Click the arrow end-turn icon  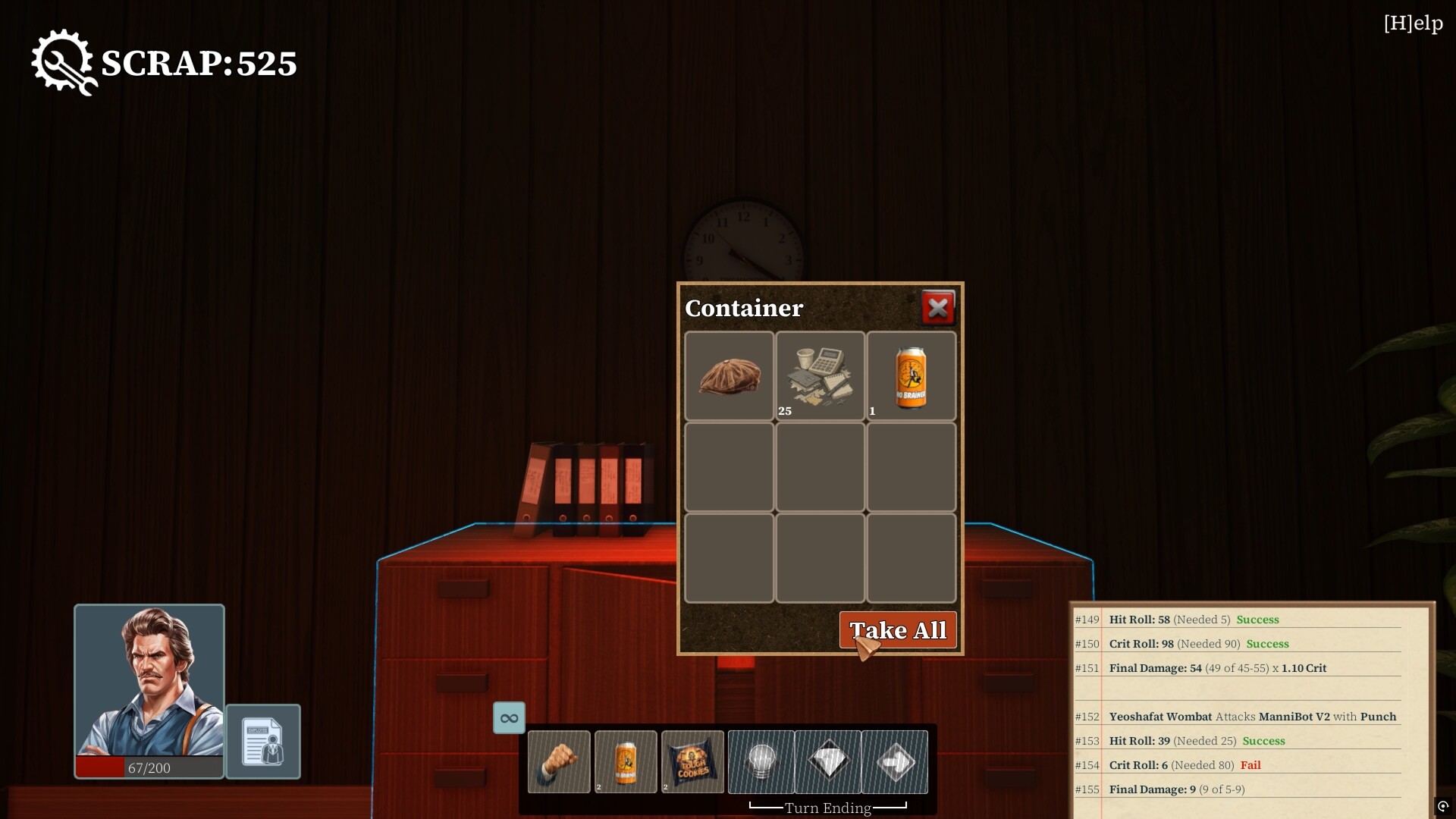(896, 761)
